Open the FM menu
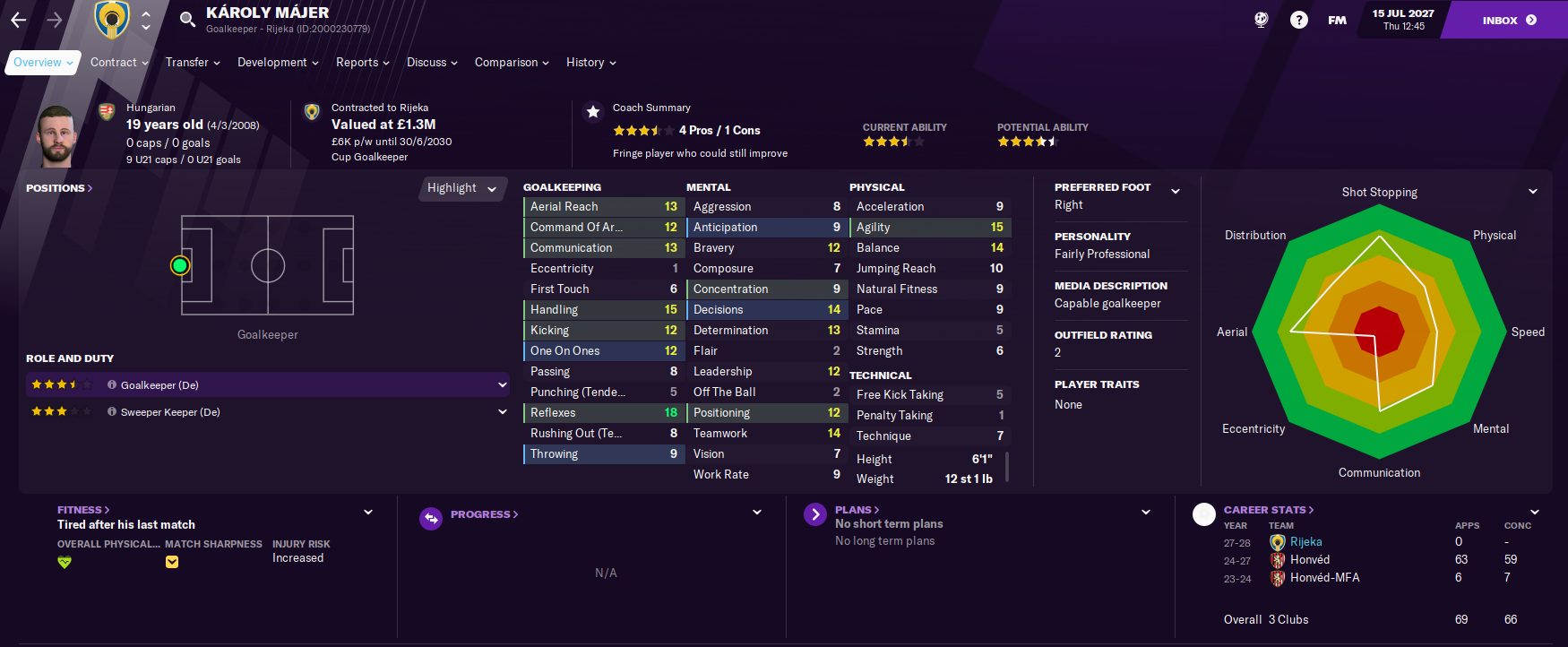 tap(1337, 20)
